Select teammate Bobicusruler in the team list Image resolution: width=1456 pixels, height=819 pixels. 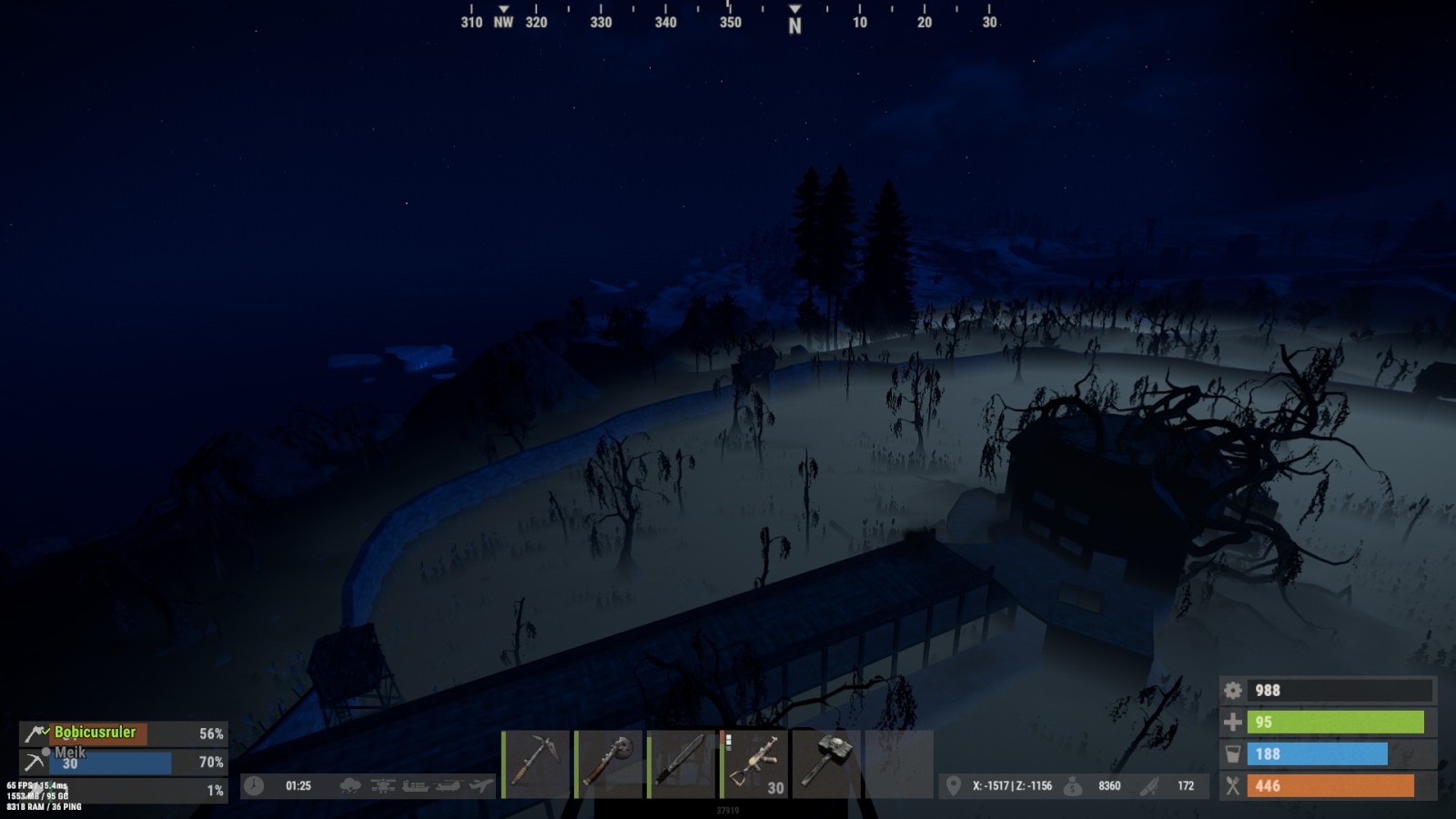tap(95, 733)
